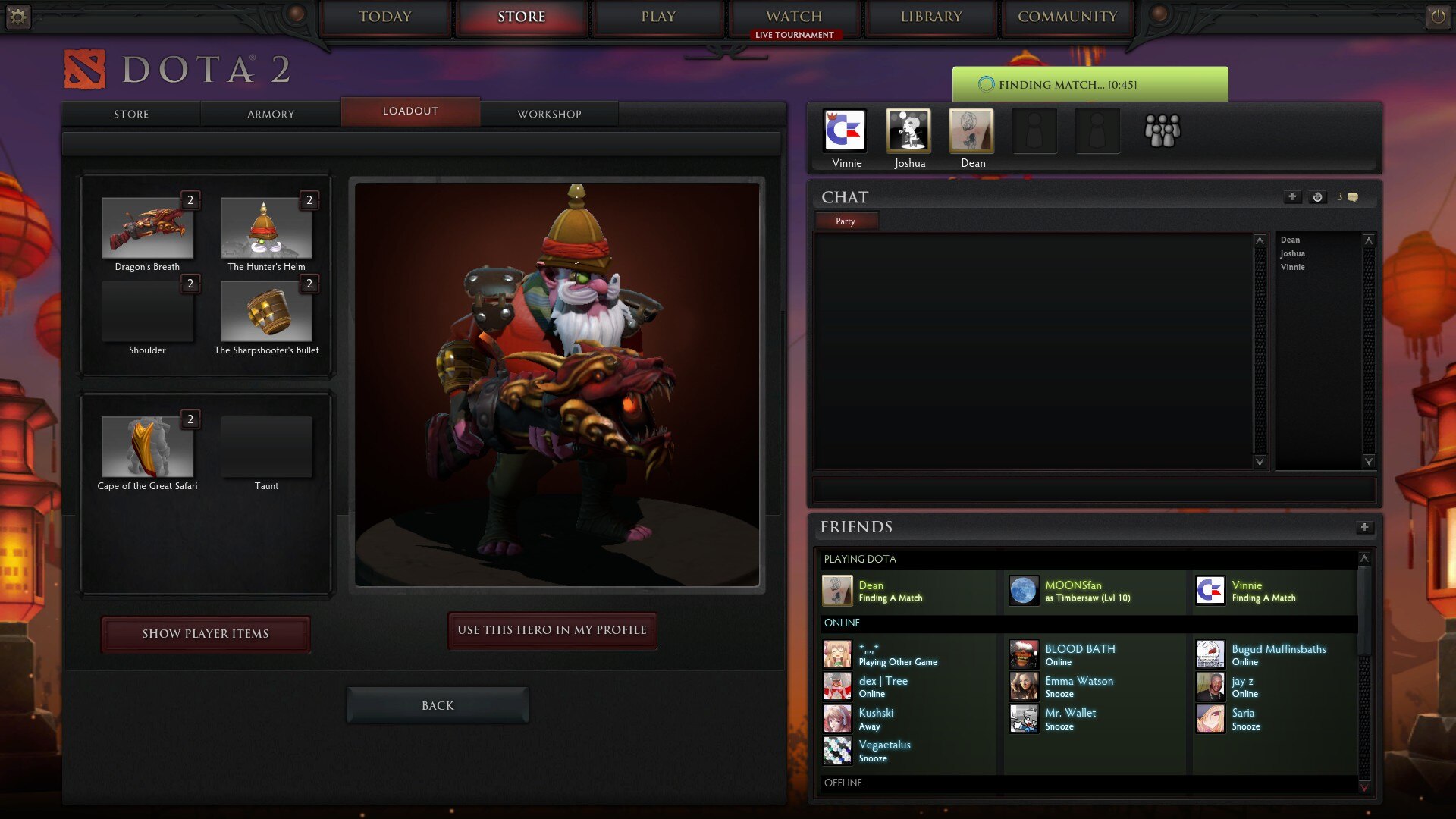The height and width of the screenshot is (819, 1456).
Task: Show player items
Action: coord(206,634)
